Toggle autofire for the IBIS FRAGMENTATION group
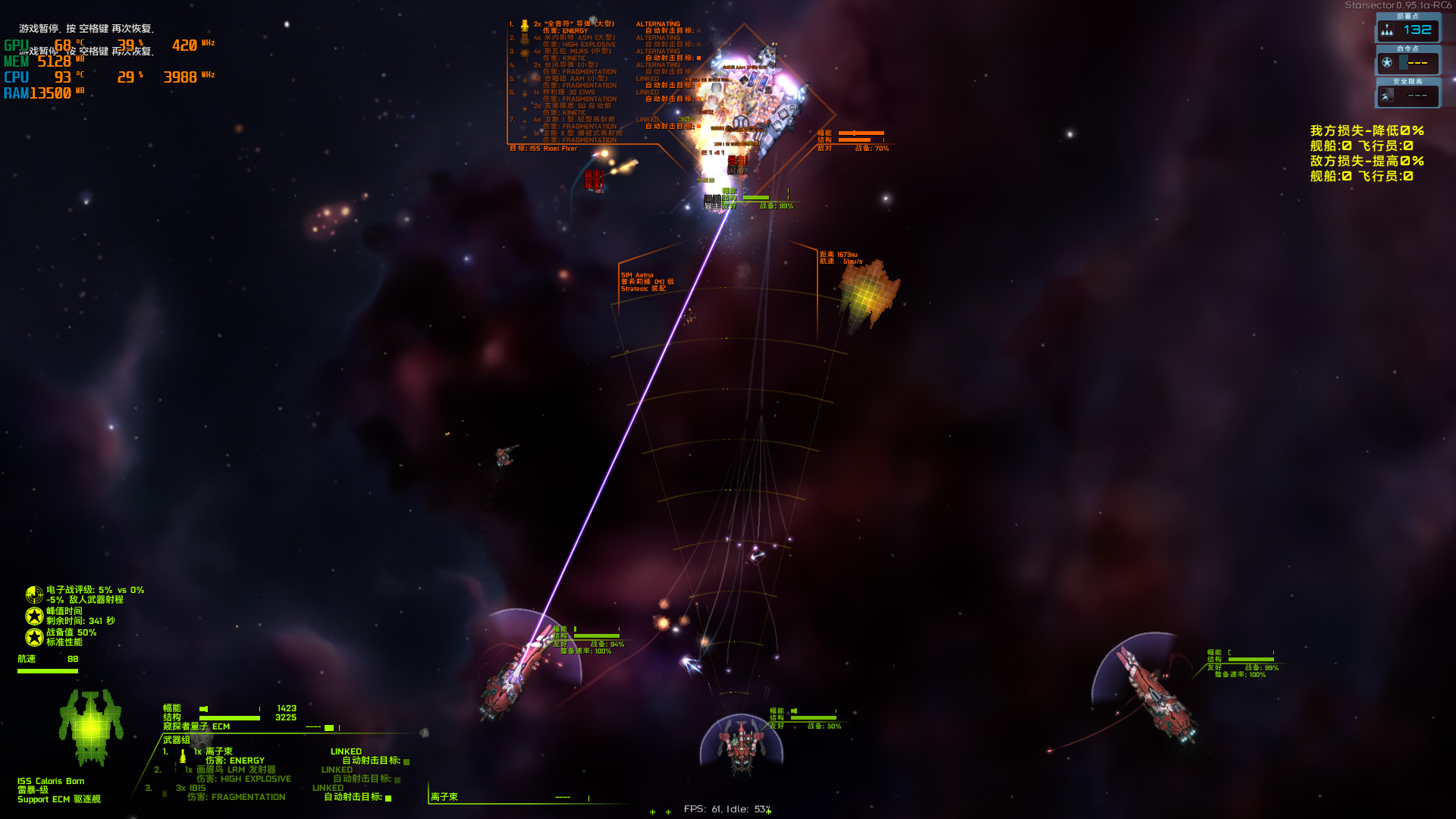The height and width of the screenshot is (819, 1456). [388, 798]
